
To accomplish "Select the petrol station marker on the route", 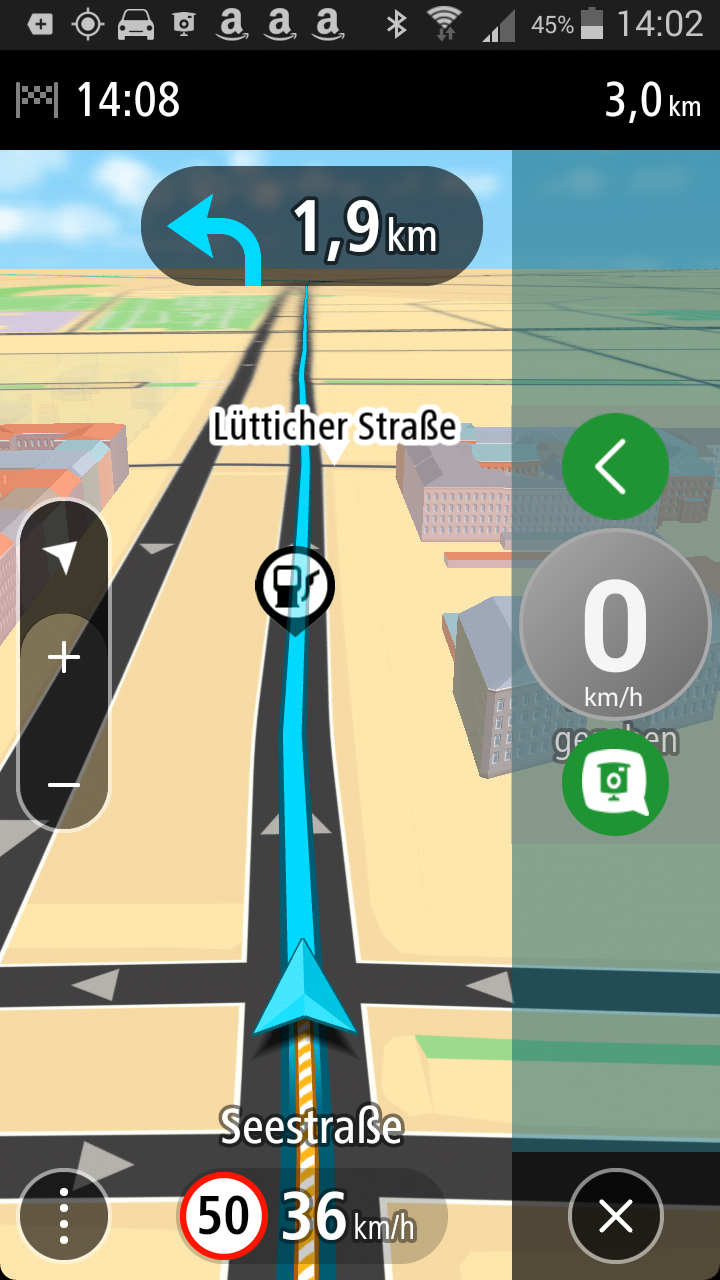I will tap(295, 586).
